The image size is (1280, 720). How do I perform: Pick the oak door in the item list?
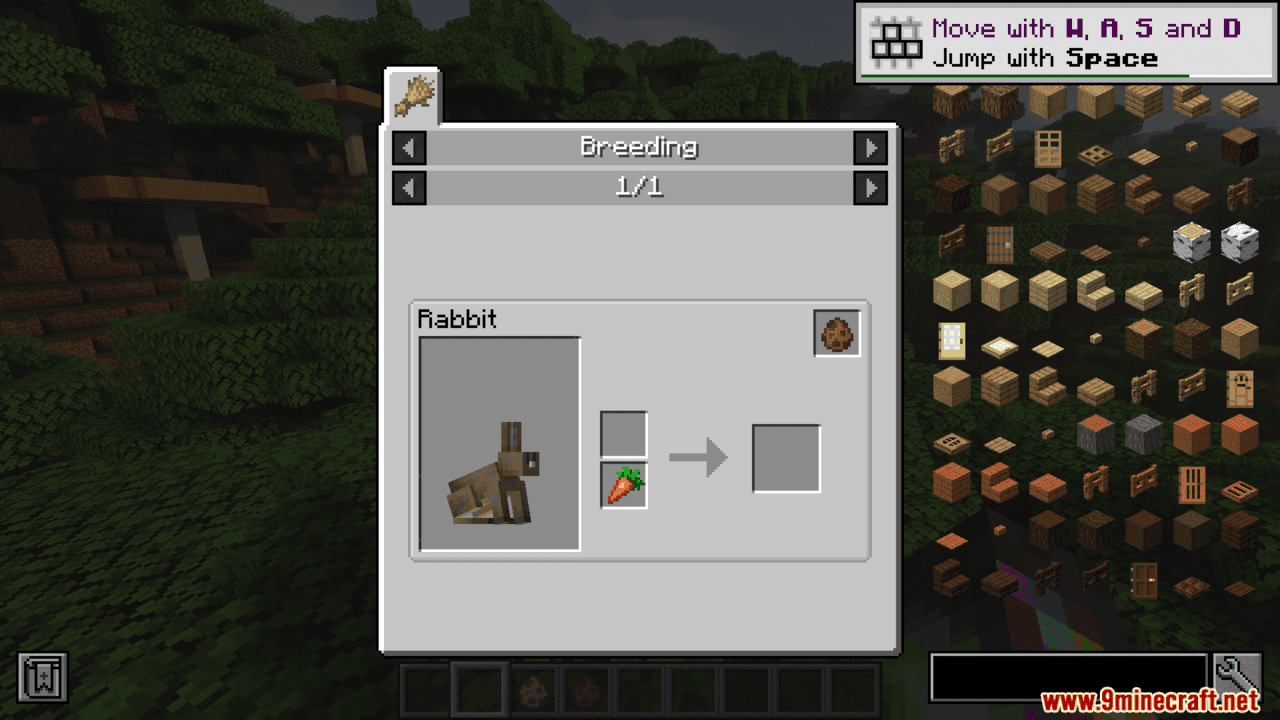coord(1047,147)
